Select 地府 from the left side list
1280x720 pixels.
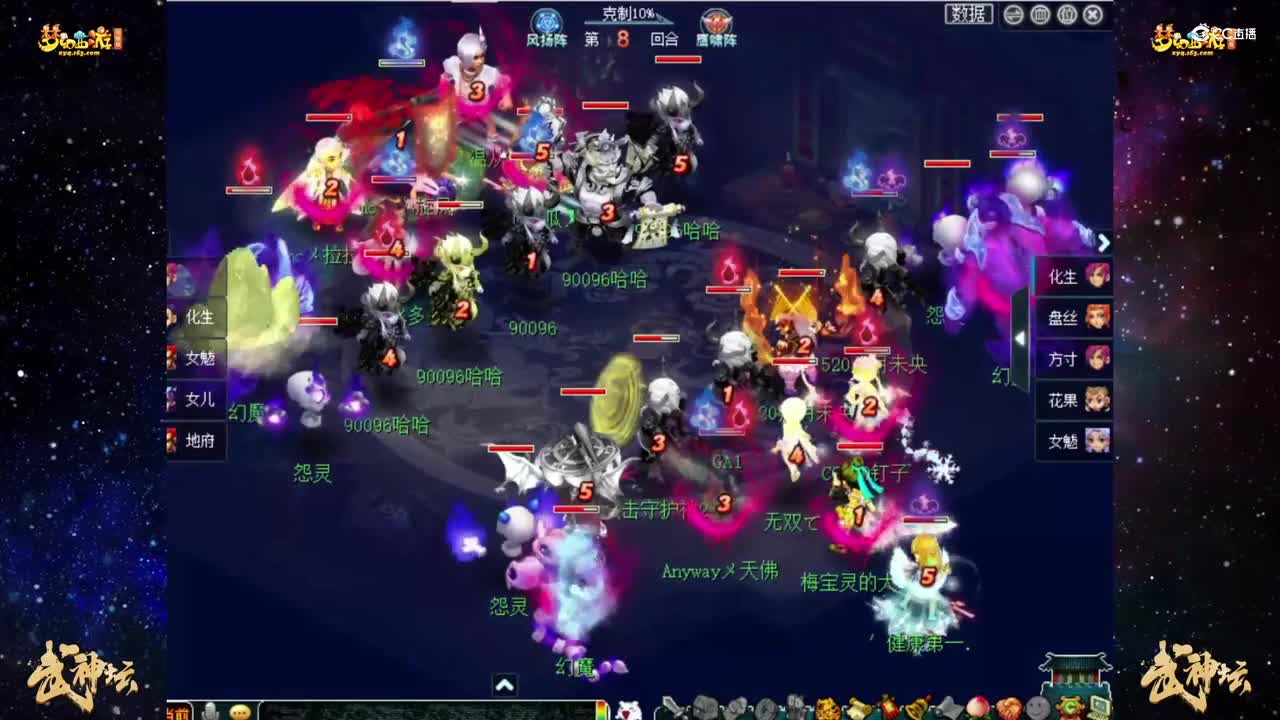[196, 441]
